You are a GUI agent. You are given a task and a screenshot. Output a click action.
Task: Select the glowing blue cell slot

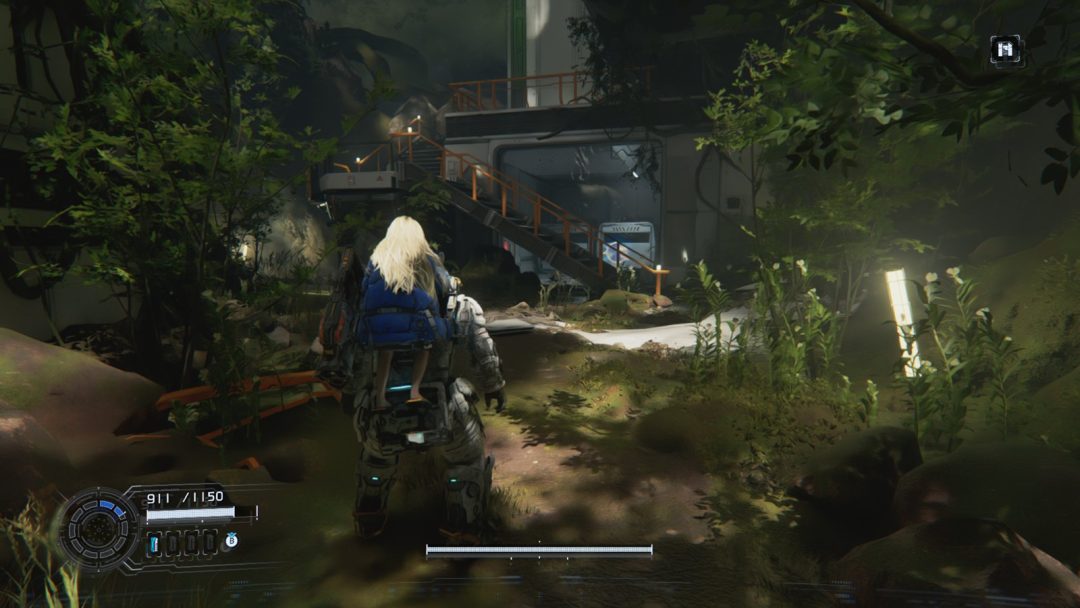(155, 543)
